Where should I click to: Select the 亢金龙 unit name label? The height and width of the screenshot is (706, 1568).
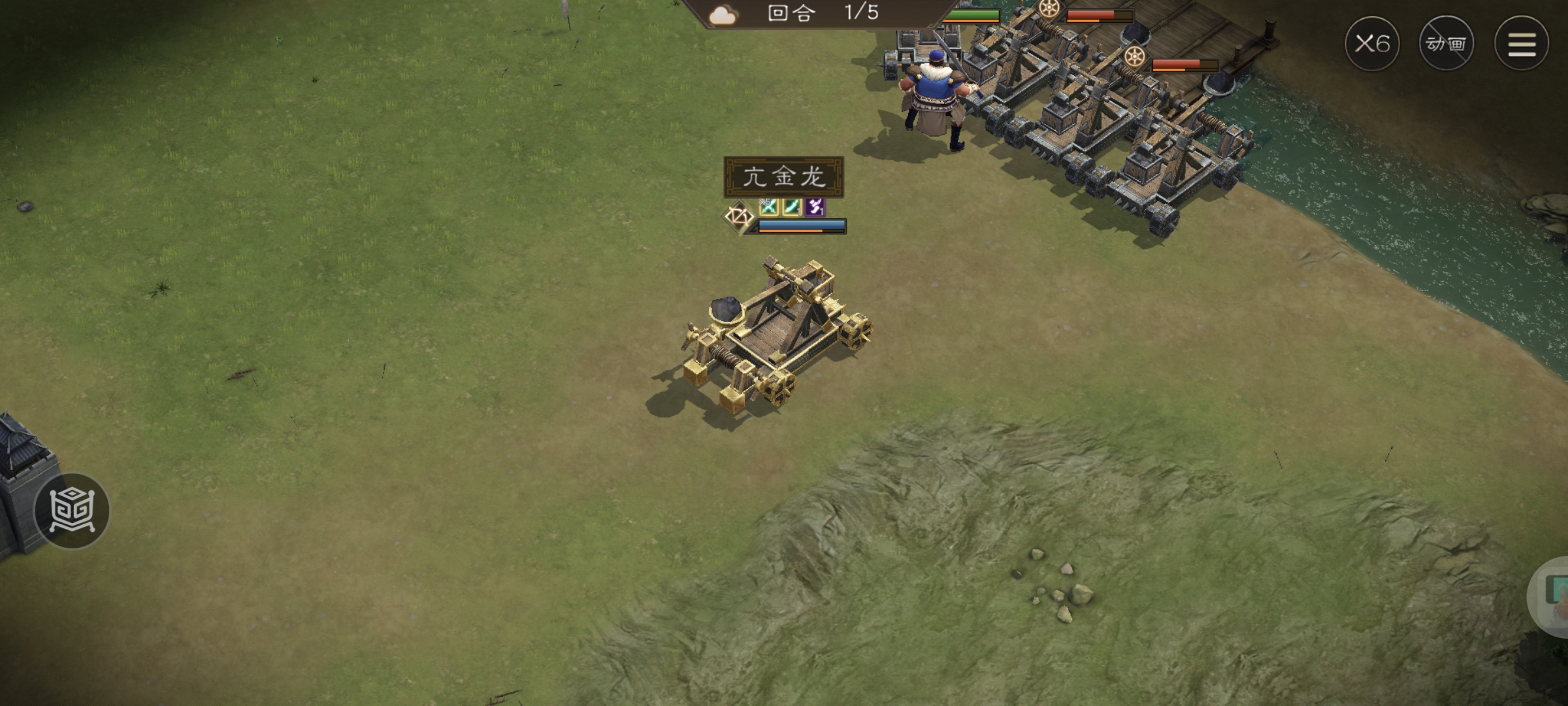pyautogui.click(x=783, y=176)
